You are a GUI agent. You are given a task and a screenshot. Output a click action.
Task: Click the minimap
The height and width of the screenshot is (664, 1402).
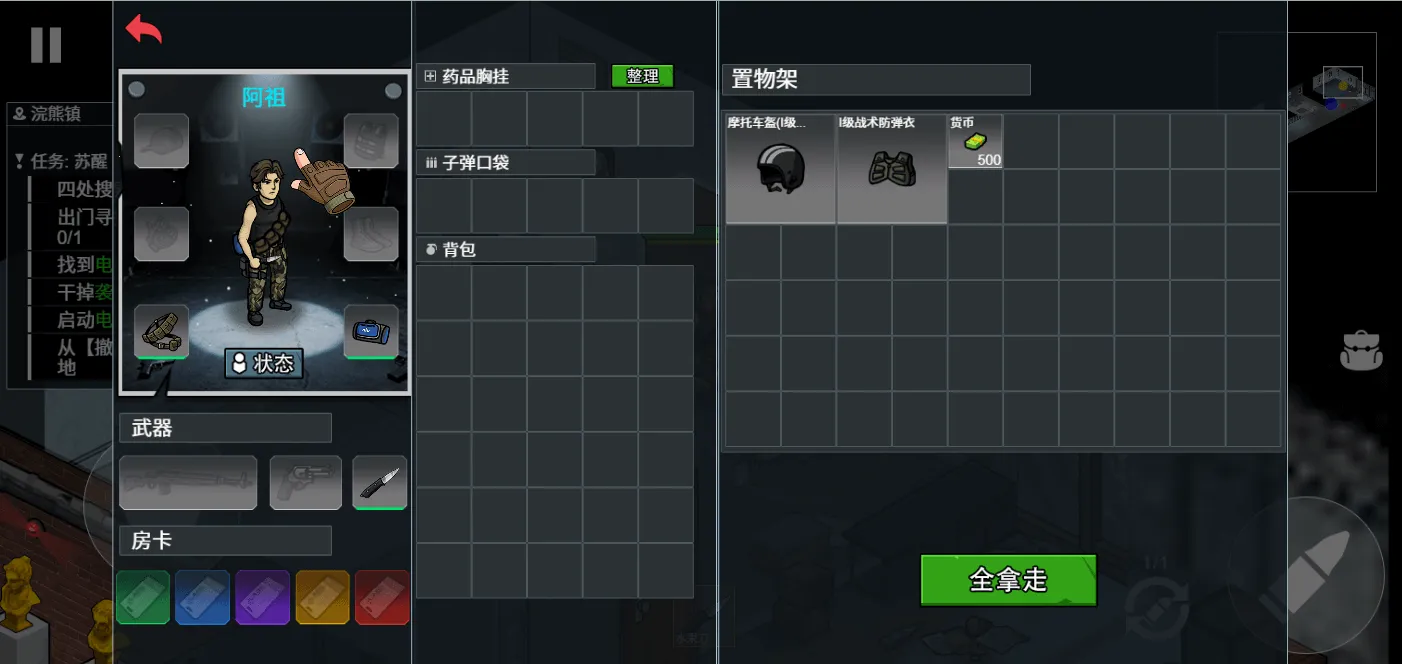(1330, 110)
